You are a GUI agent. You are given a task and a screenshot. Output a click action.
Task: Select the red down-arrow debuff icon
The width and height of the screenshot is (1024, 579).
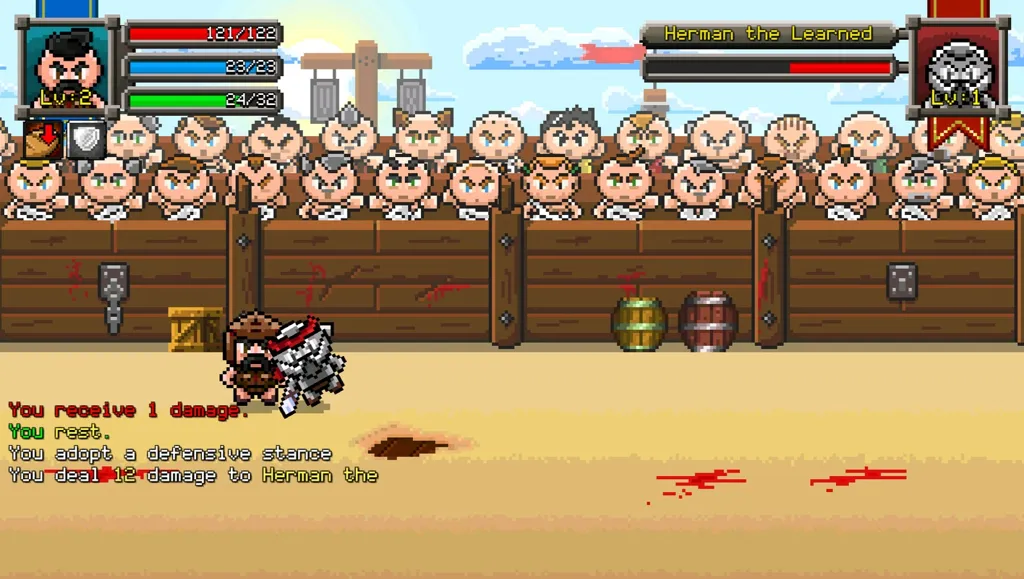pyautogui.click(x=43, y=140)
